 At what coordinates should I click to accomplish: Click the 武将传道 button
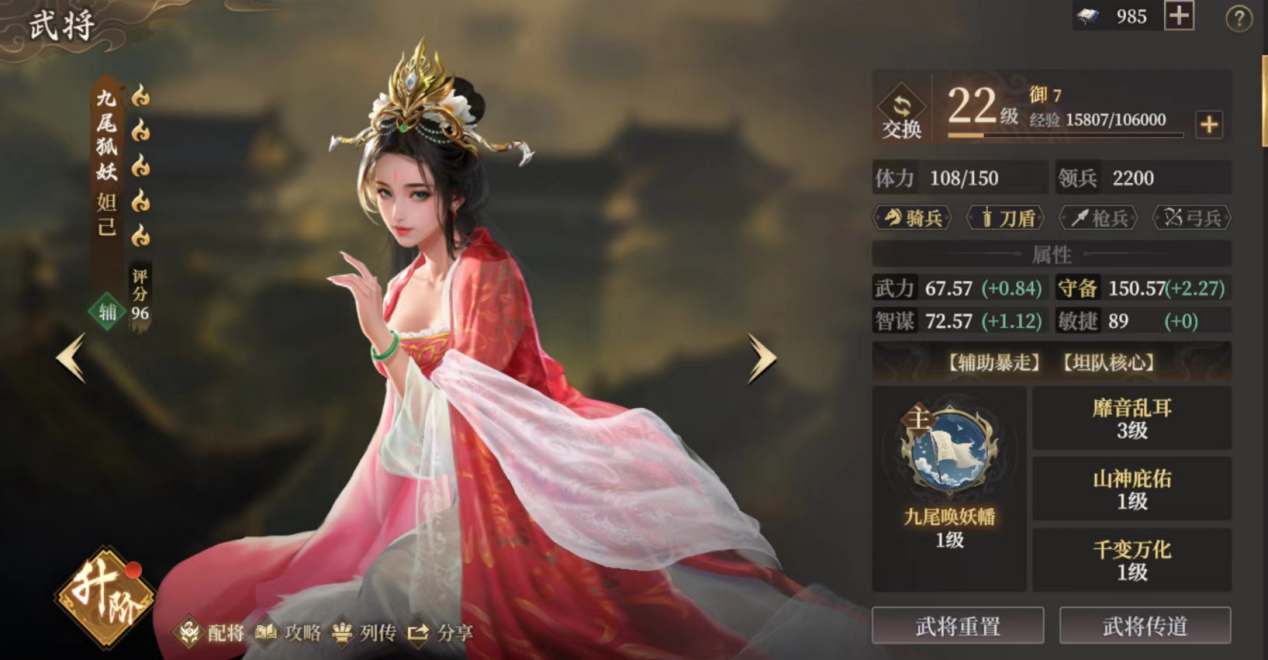tap(1145, 626)
